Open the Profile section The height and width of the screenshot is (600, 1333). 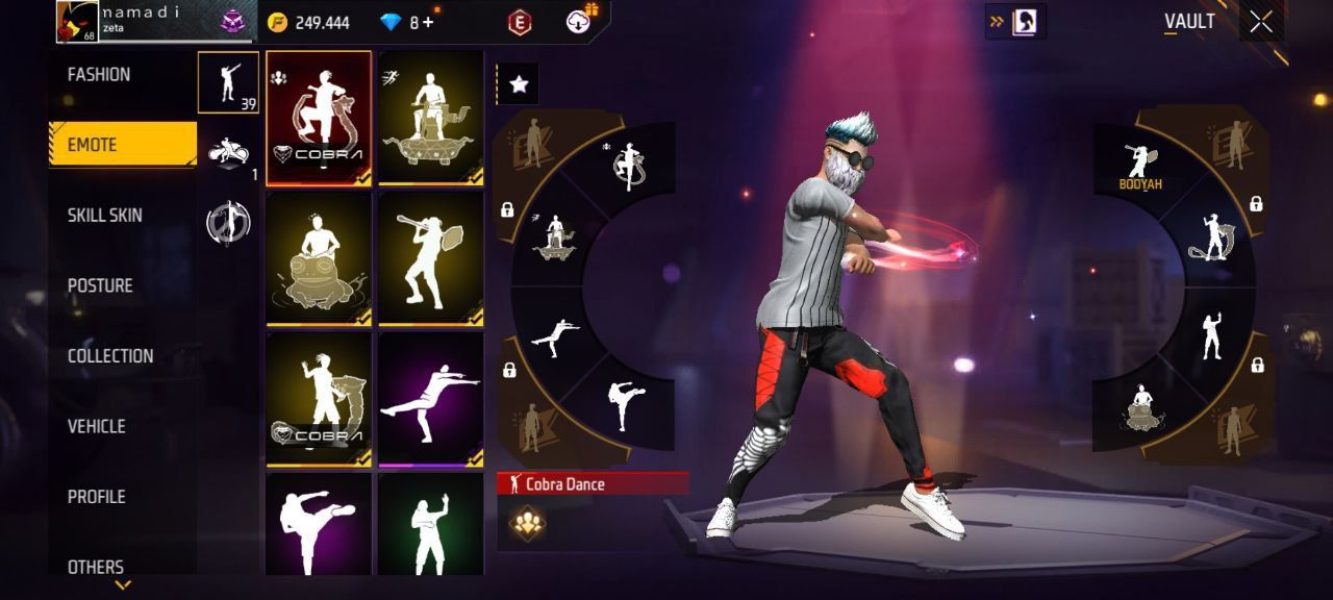96,496
